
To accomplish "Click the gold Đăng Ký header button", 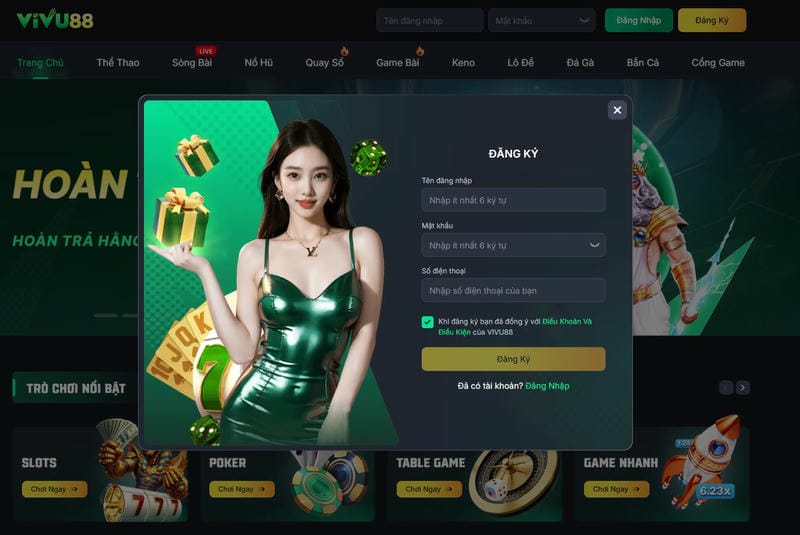I will 711,20.
